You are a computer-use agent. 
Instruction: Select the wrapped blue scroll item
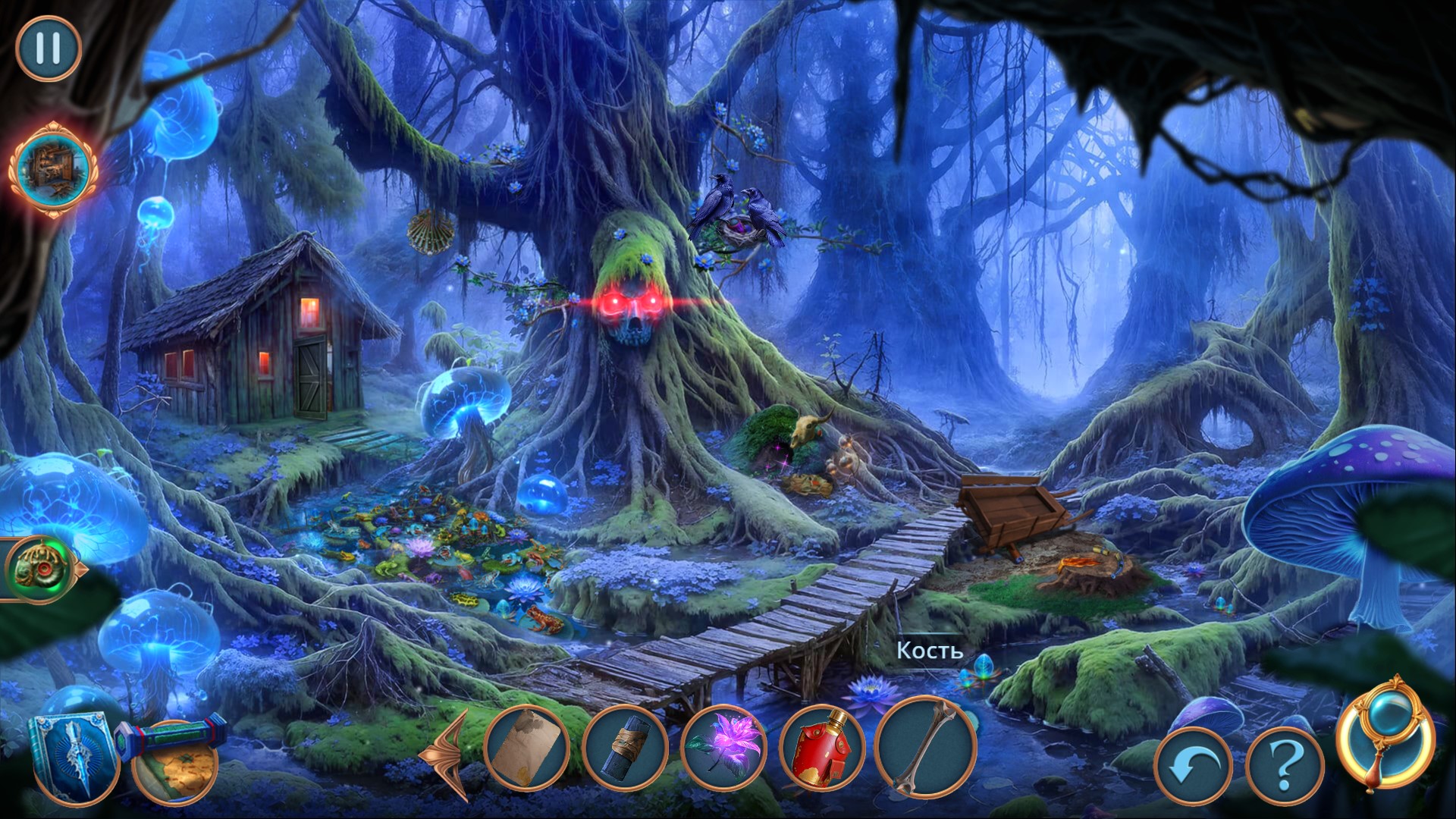[626, 748]
